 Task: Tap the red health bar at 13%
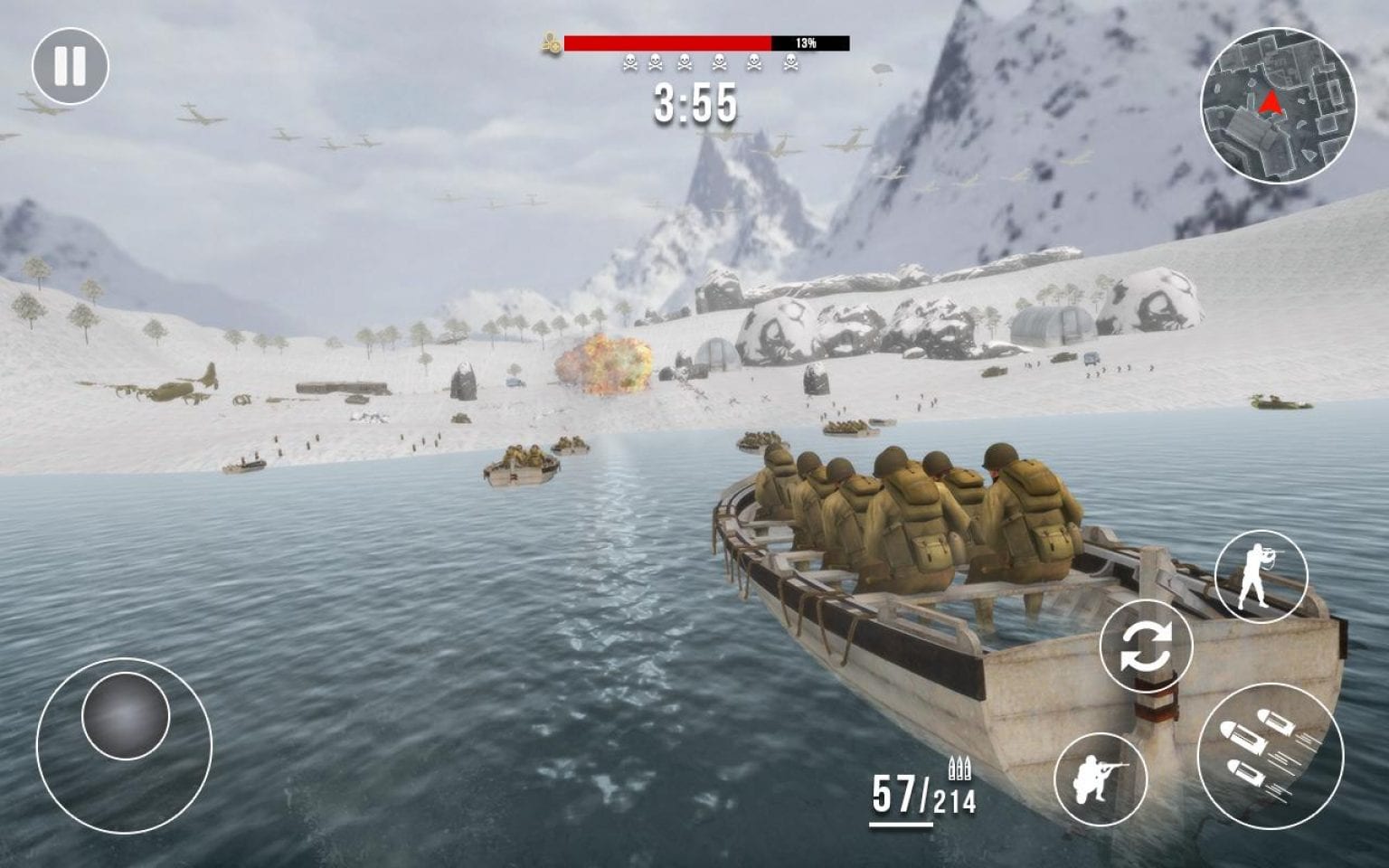point(667,40)
